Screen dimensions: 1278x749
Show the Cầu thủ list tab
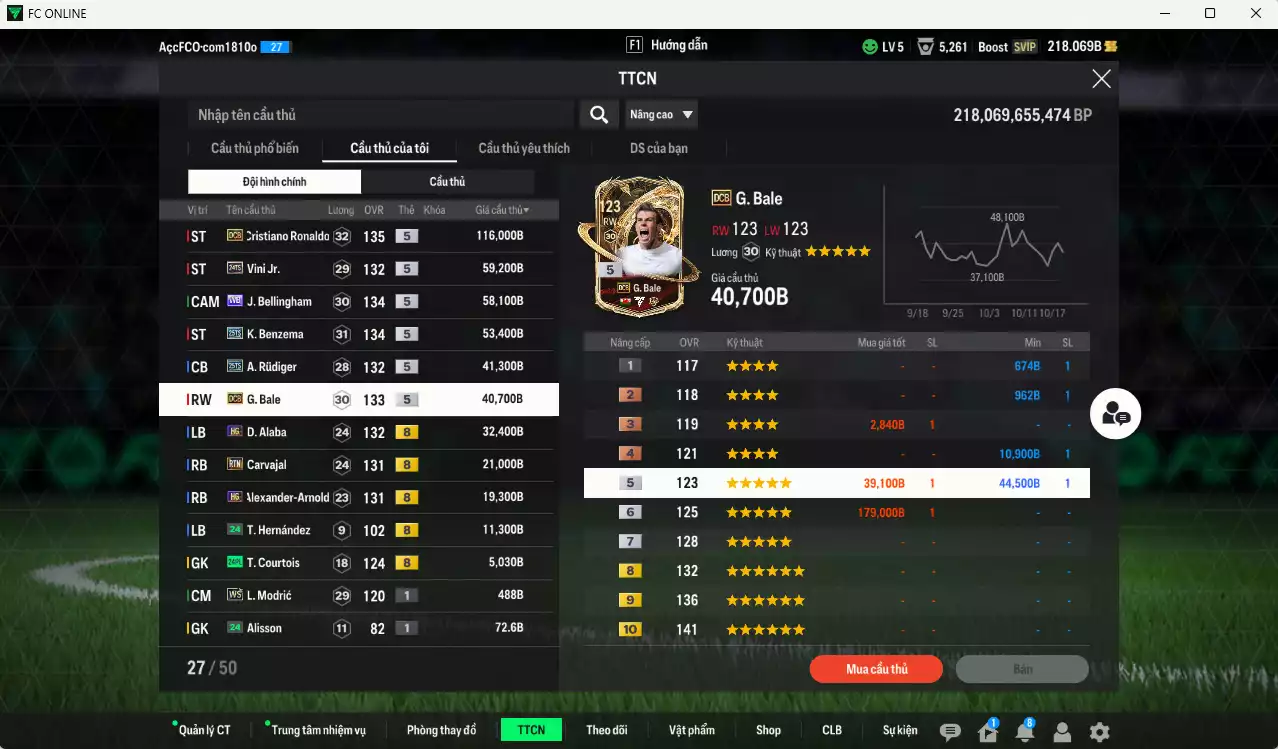[447, 182]
